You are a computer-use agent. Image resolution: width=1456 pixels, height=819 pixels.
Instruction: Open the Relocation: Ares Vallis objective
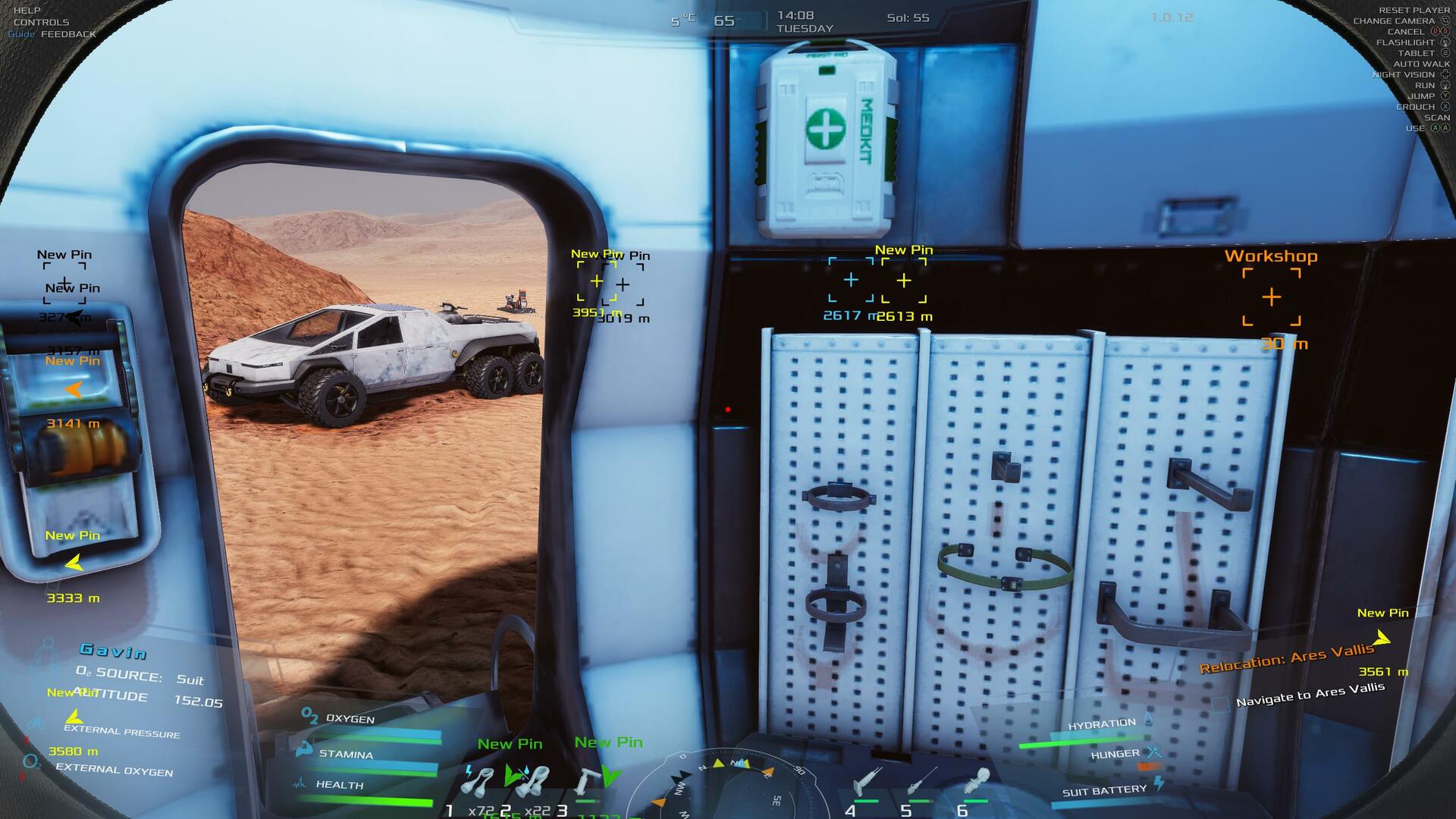pyautogui.click(x=1286, y=657)
